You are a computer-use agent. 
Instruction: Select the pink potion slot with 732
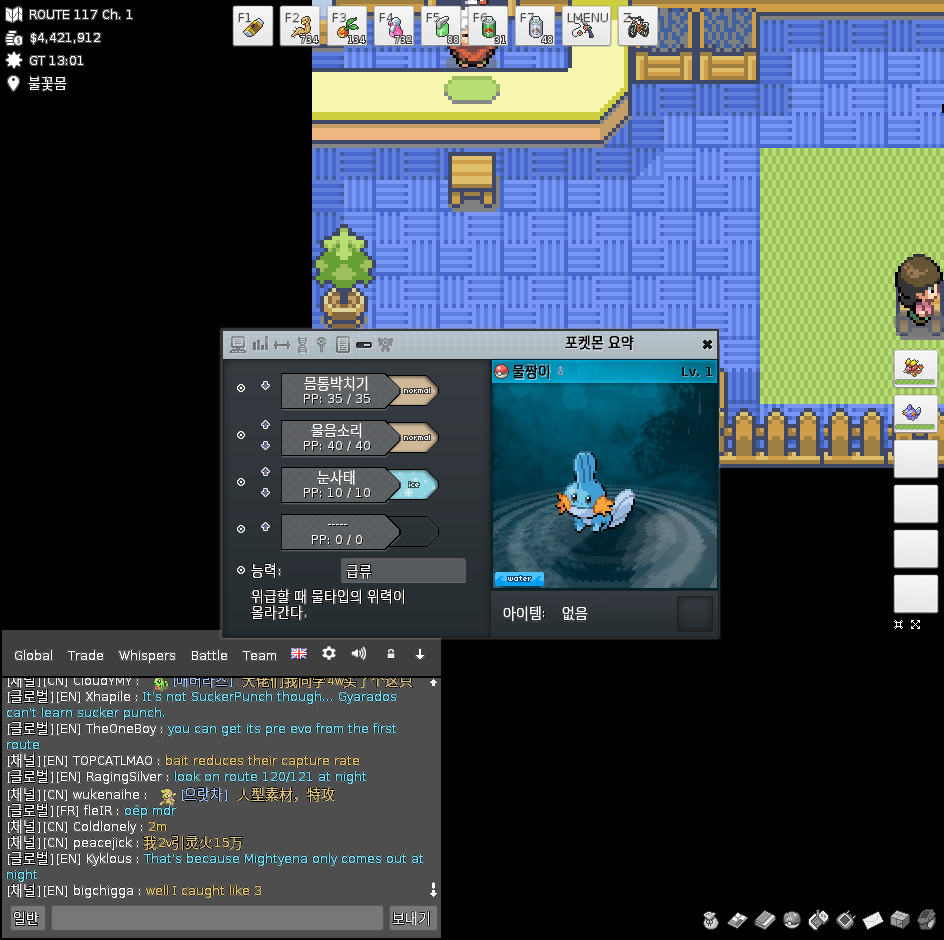395,26
